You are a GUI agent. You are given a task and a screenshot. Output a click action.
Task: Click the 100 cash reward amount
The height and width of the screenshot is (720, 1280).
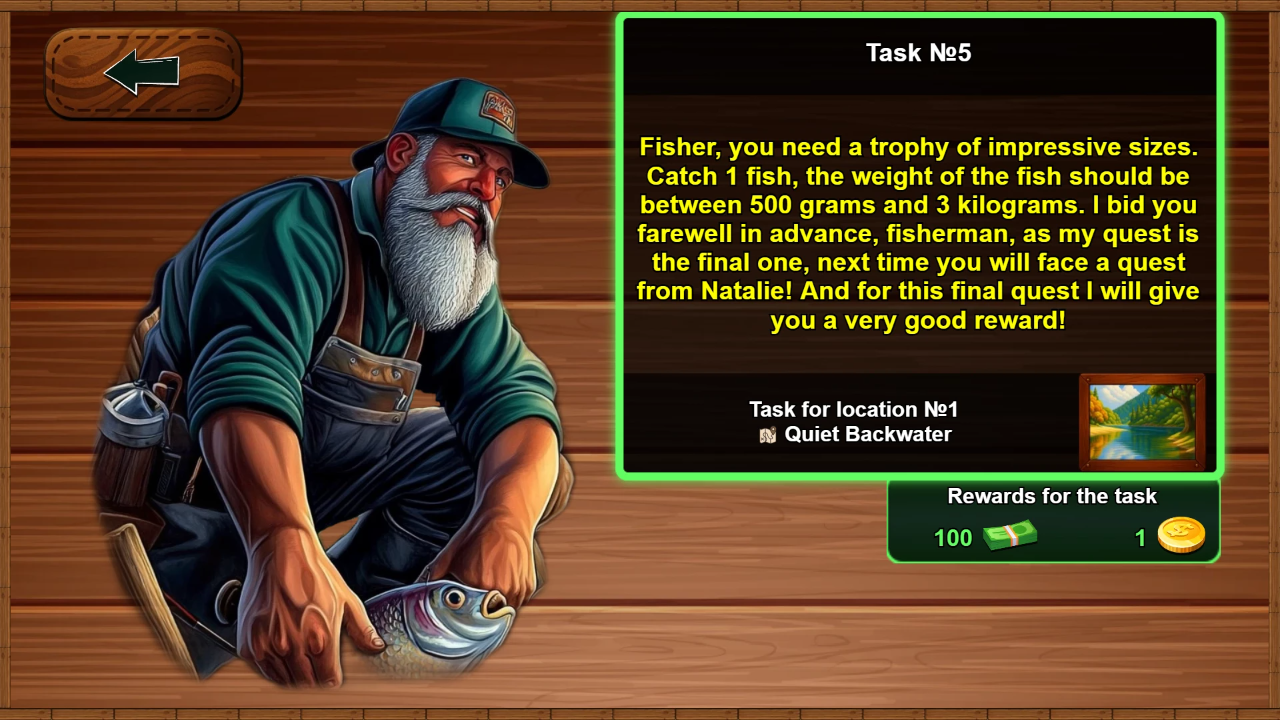[953, 538]
